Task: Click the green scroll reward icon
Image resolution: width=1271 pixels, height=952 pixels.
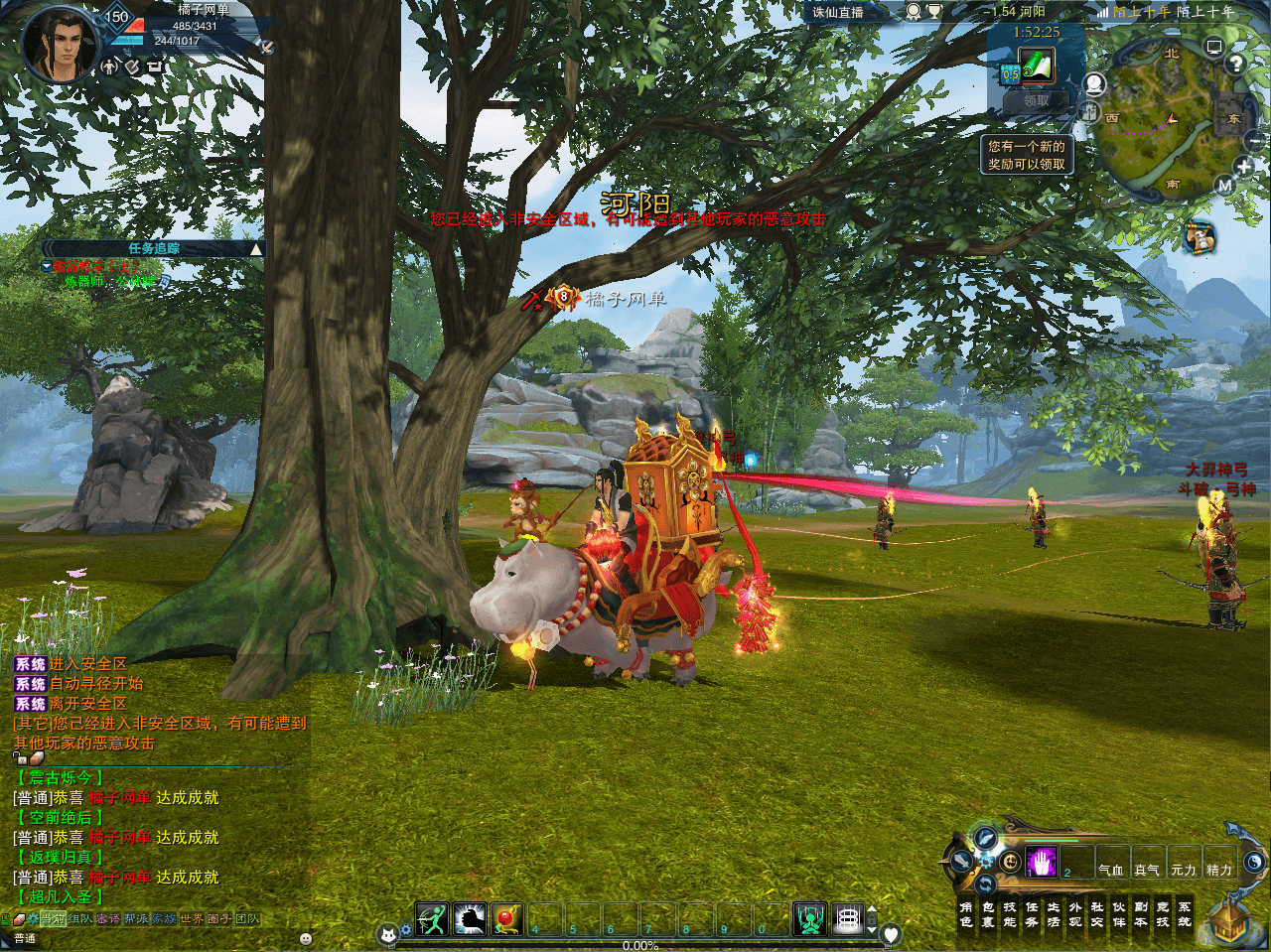Action: click(1036, 67)
